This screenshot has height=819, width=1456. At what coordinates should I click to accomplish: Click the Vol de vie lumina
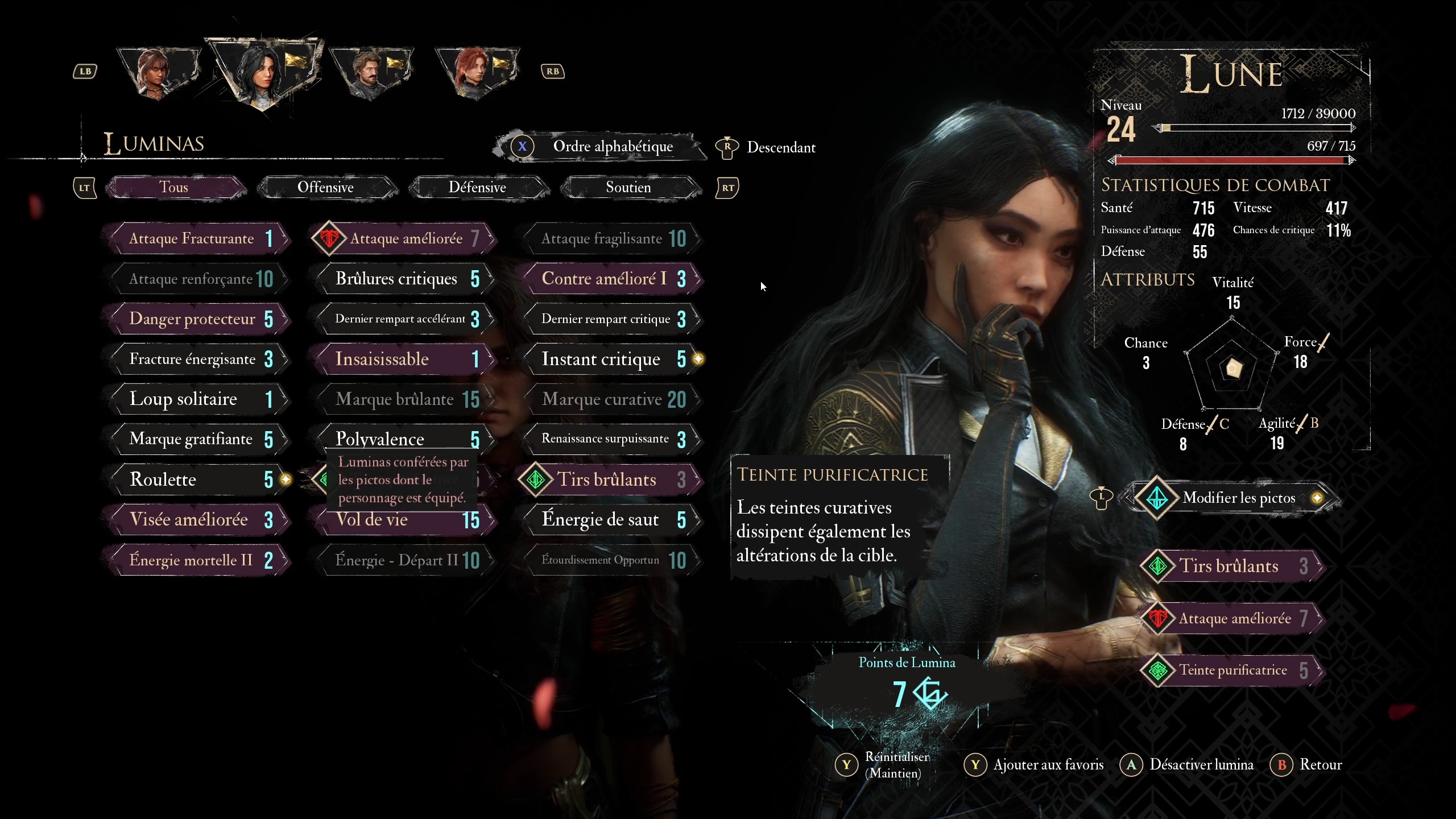[x=403, y=520]
